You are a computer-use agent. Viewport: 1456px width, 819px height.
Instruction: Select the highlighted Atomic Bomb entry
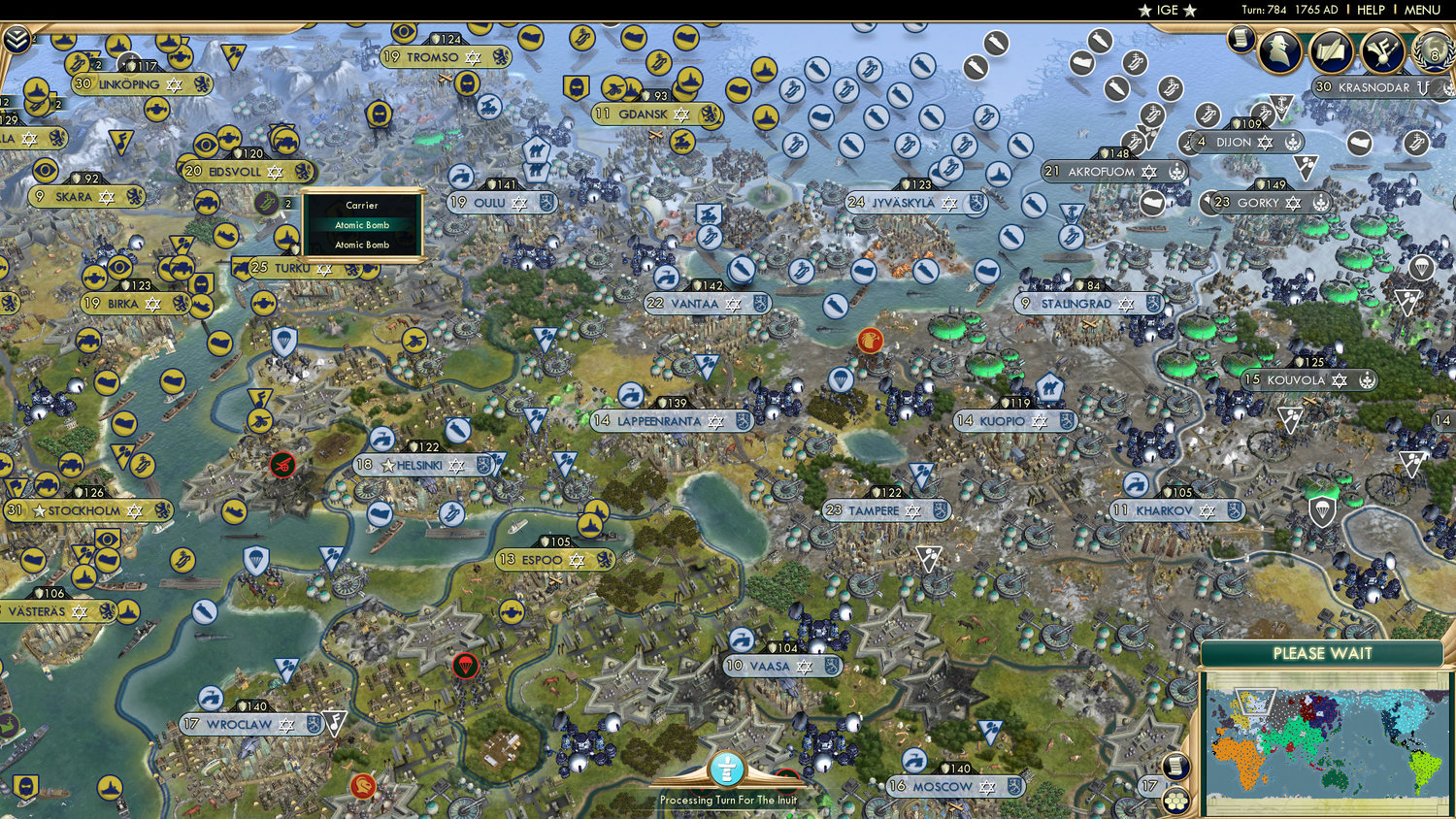click(361, 224)
